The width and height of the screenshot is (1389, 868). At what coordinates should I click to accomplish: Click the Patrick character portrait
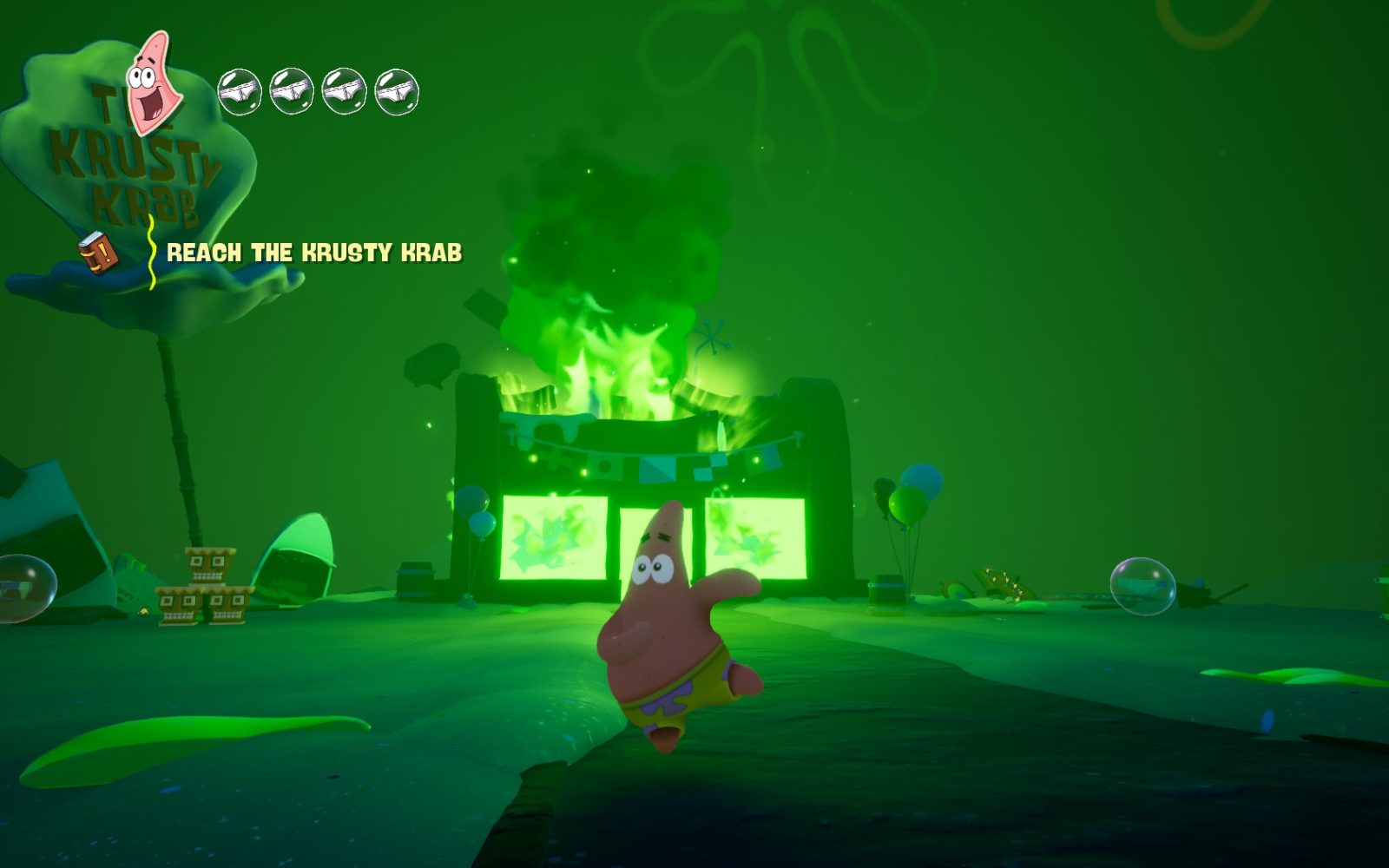click(x=155, y=83)
